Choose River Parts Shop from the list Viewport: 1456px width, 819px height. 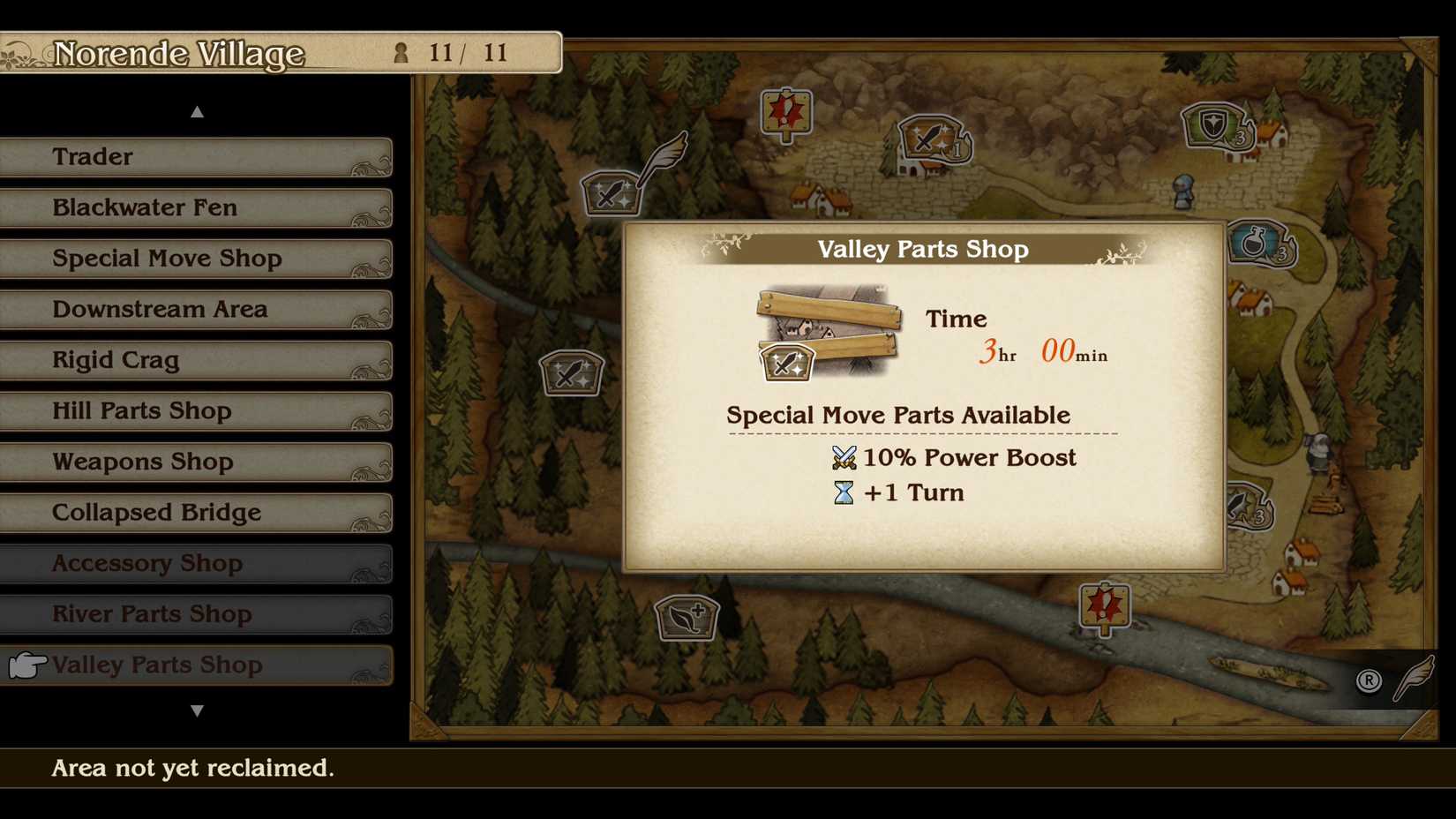(x=152, y=614)
